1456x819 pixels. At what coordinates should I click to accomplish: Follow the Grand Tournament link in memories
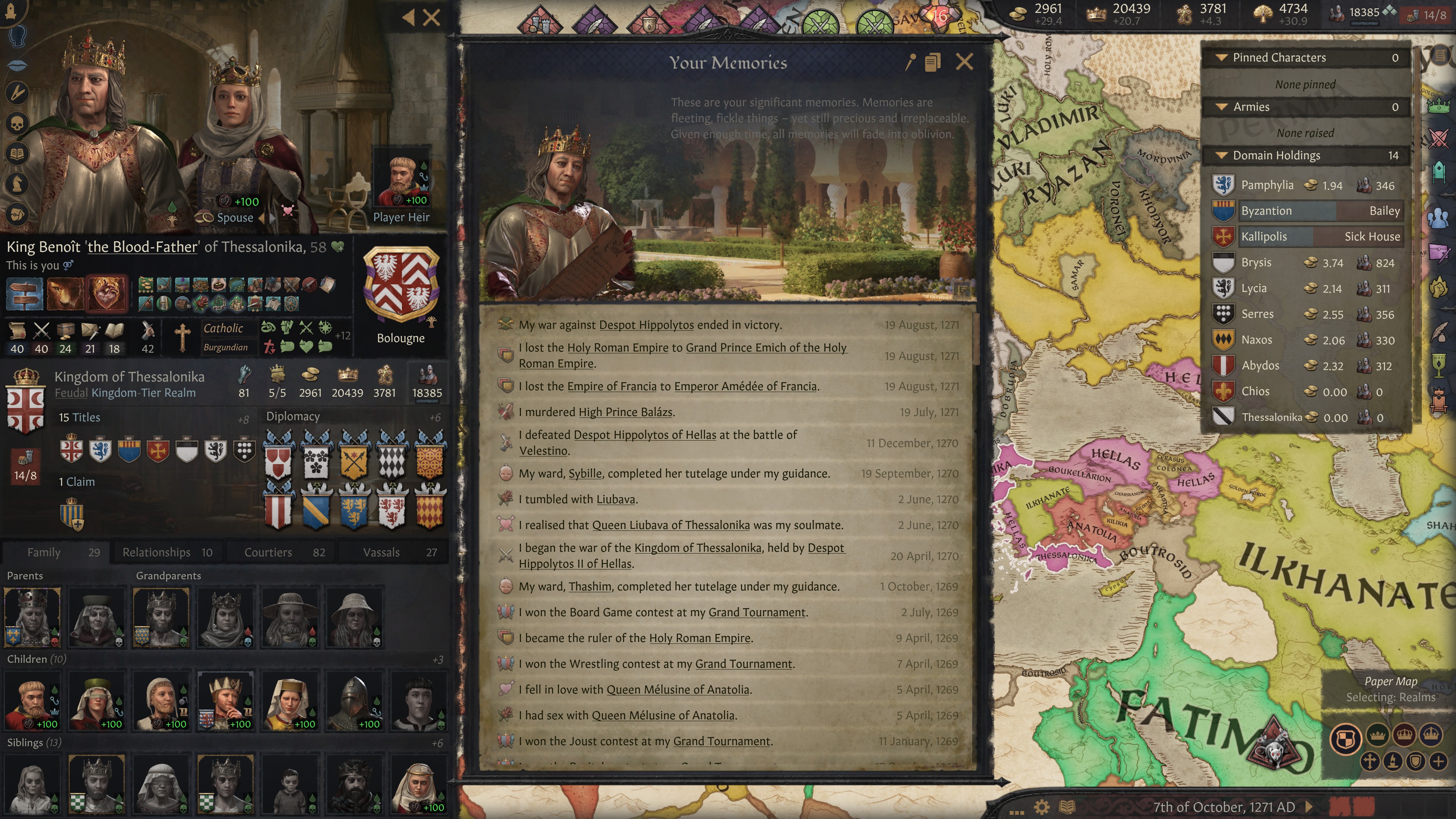(x=756, y=612)
